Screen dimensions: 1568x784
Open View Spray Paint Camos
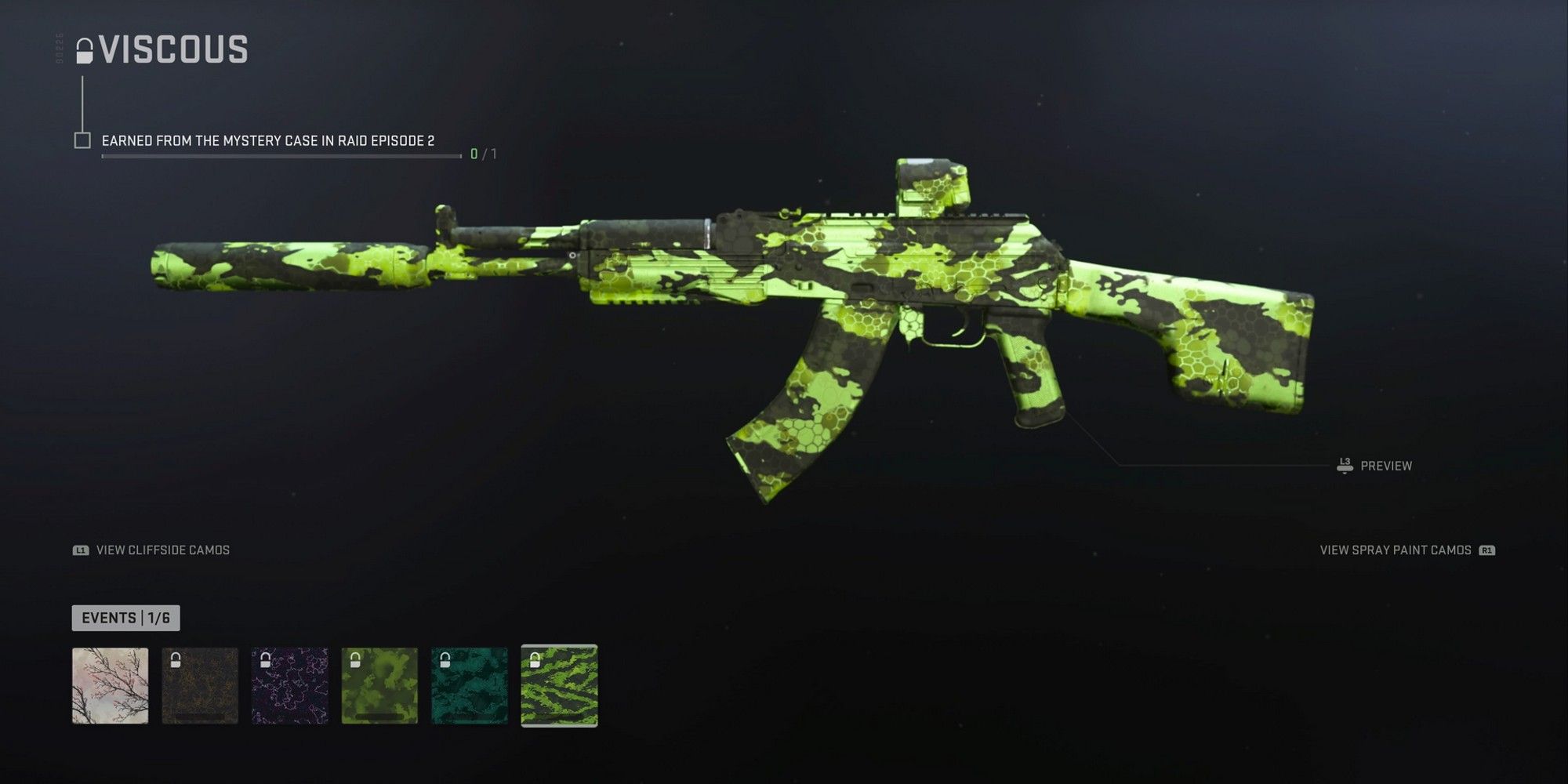tap(1396, 550)
